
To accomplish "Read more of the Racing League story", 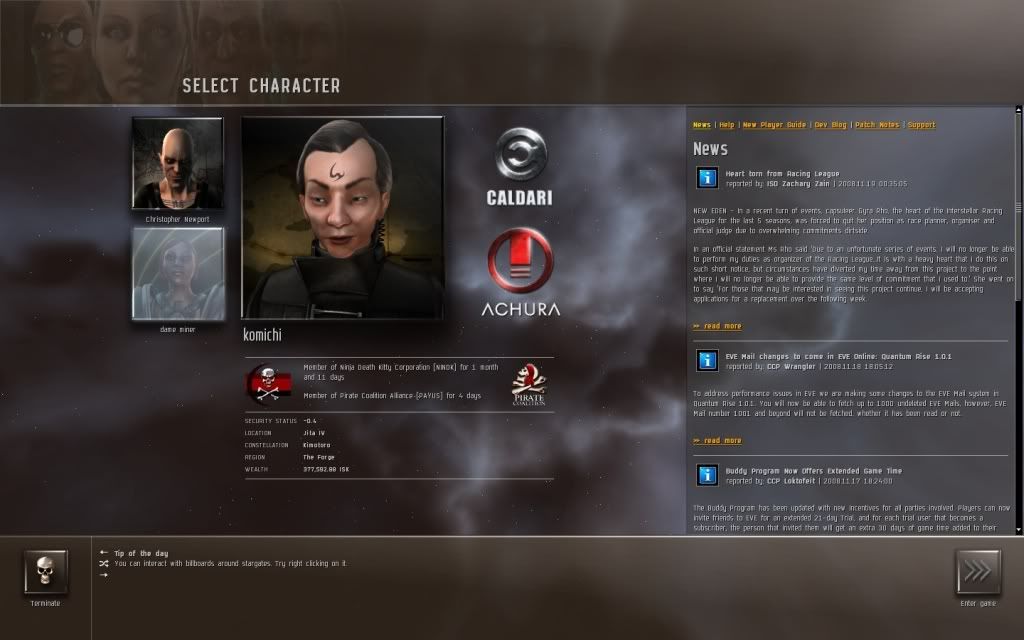I will 717,326.
